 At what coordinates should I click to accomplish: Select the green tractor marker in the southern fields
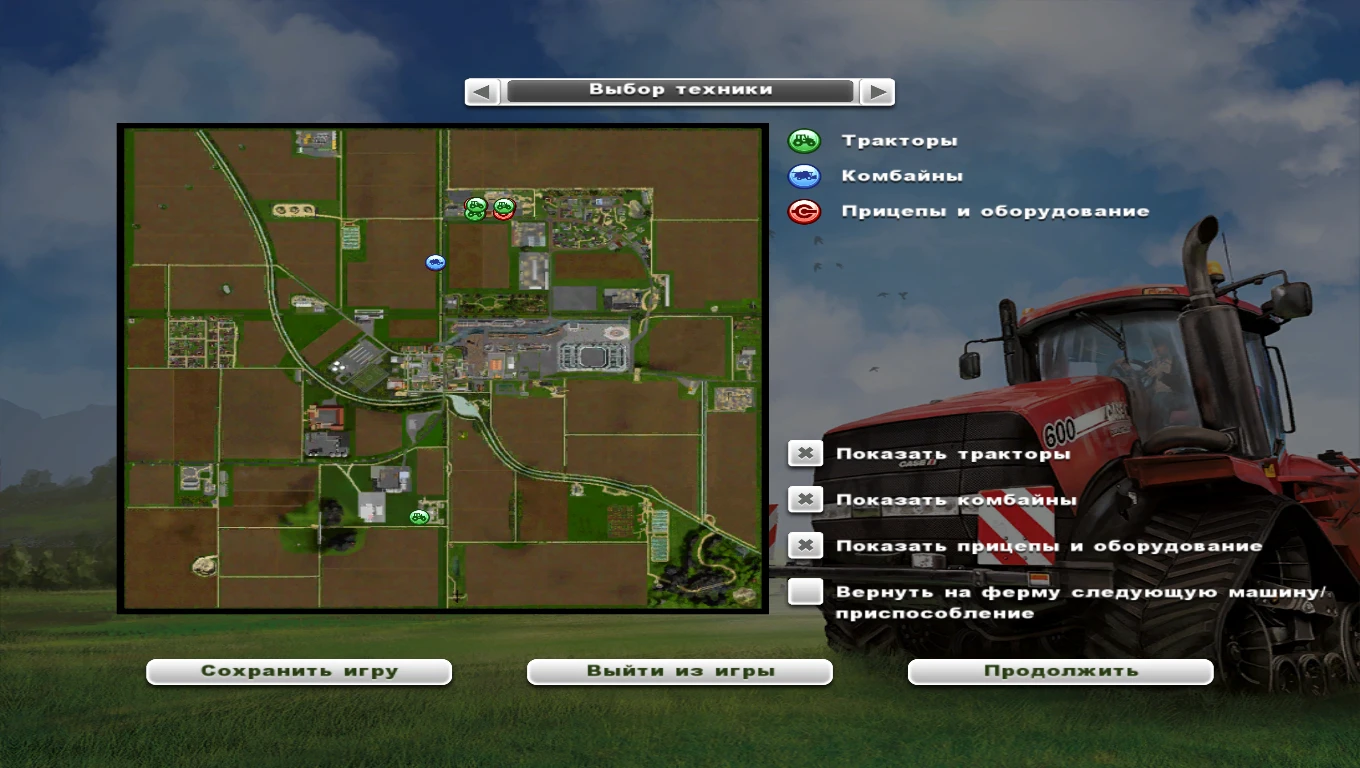click(x=417, y=516)
